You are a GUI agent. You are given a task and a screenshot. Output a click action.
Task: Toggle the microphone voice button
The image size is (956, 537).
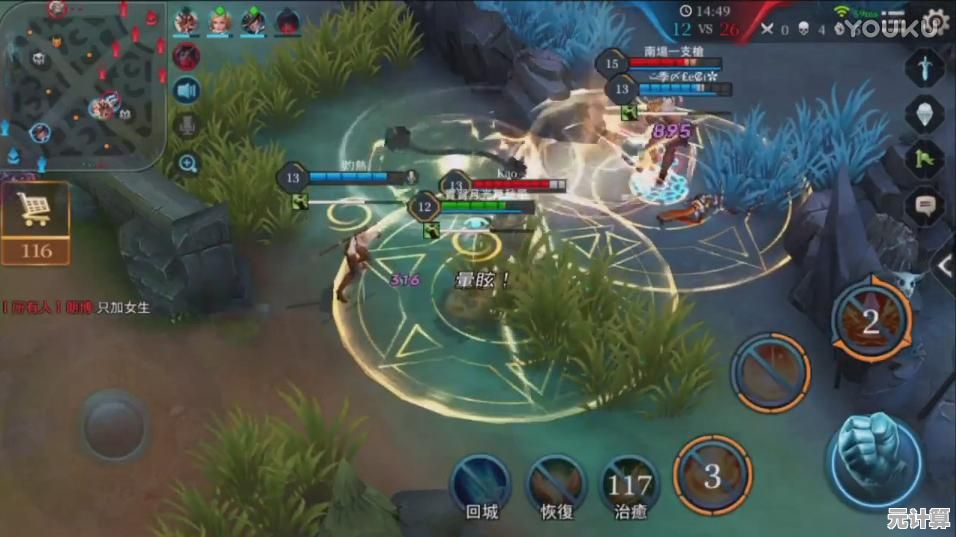pos(187,126)
